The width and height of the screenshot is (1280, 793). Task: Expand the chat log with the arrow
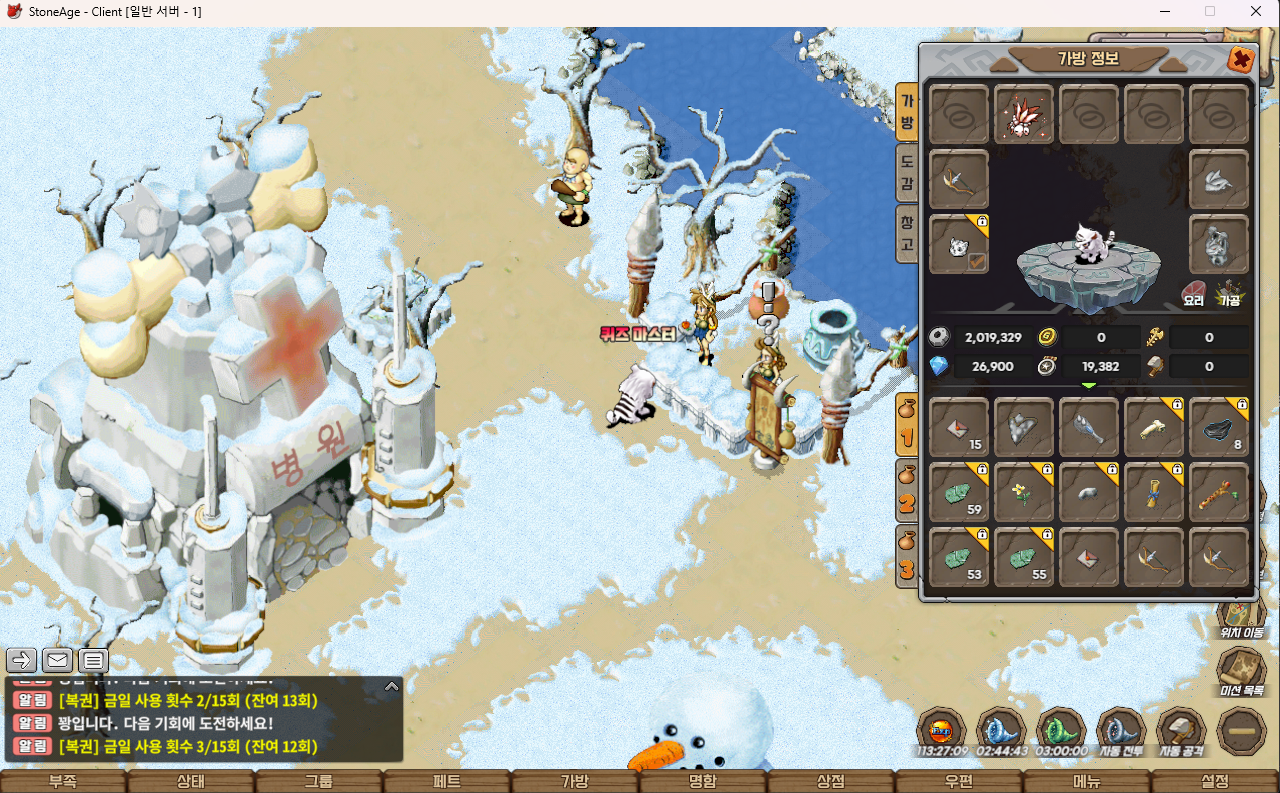[392, 686]
